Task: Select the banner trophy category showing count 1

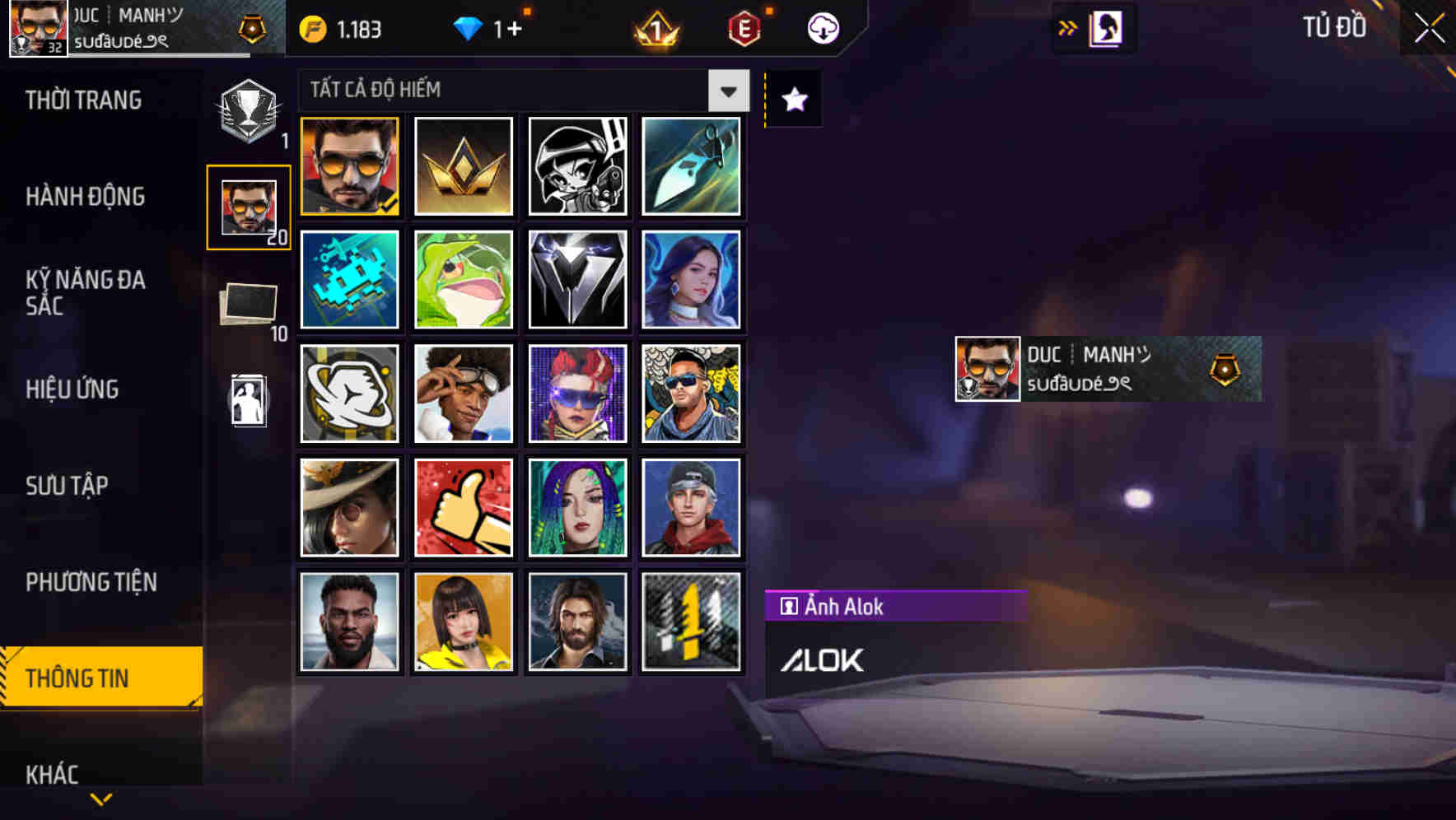Action: (x=246, y=111)
